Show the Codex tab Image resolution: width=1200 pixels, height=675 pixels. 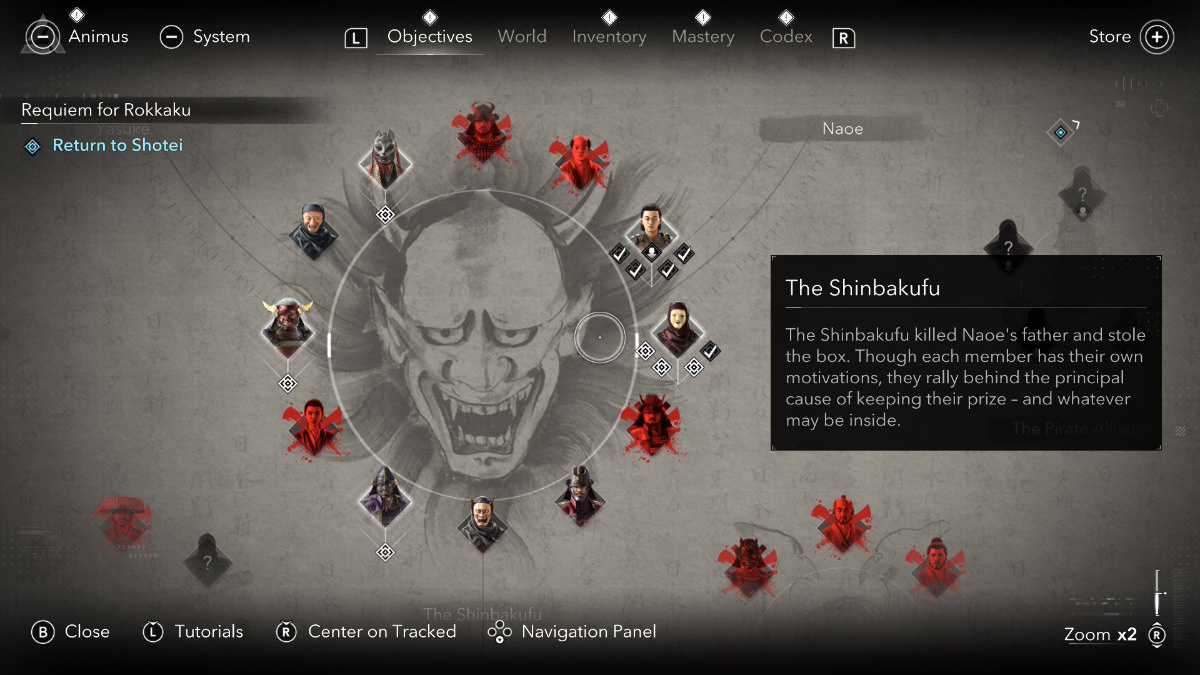point(785,36)
